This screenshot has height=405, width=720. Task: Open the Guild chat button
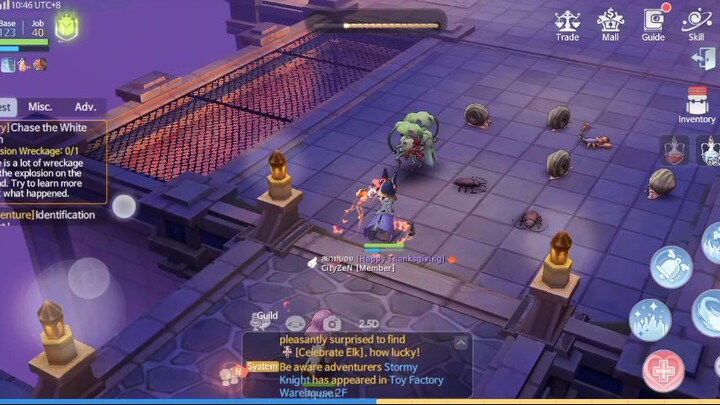pyautogui.click(x=265, y=320)
